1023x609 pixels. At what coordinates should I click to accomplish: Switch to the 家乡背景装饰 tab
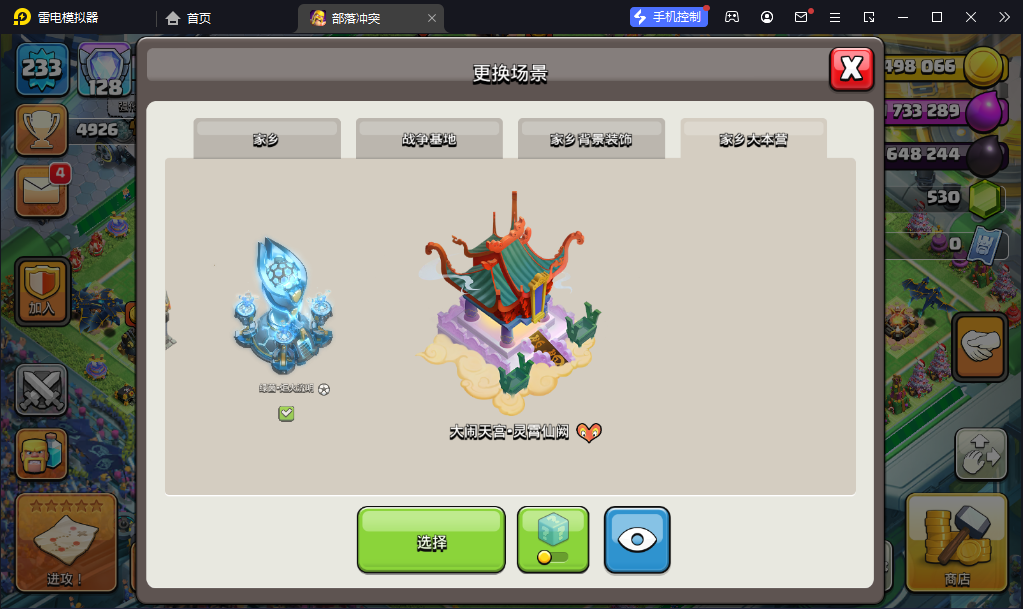point(591,139)
